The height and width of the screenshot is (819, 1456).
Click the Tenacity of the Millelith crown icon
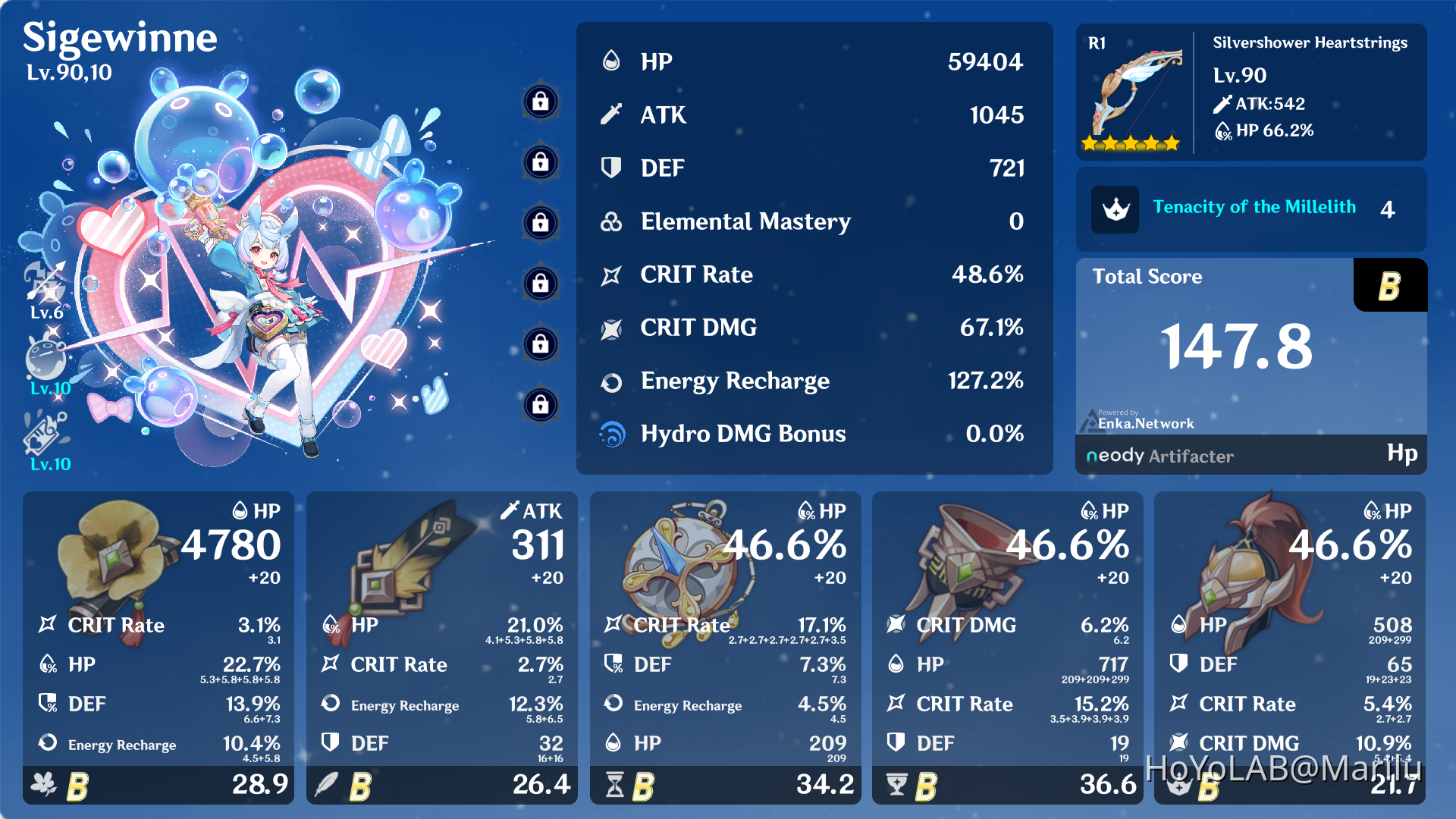click(x=1114, y=209)
